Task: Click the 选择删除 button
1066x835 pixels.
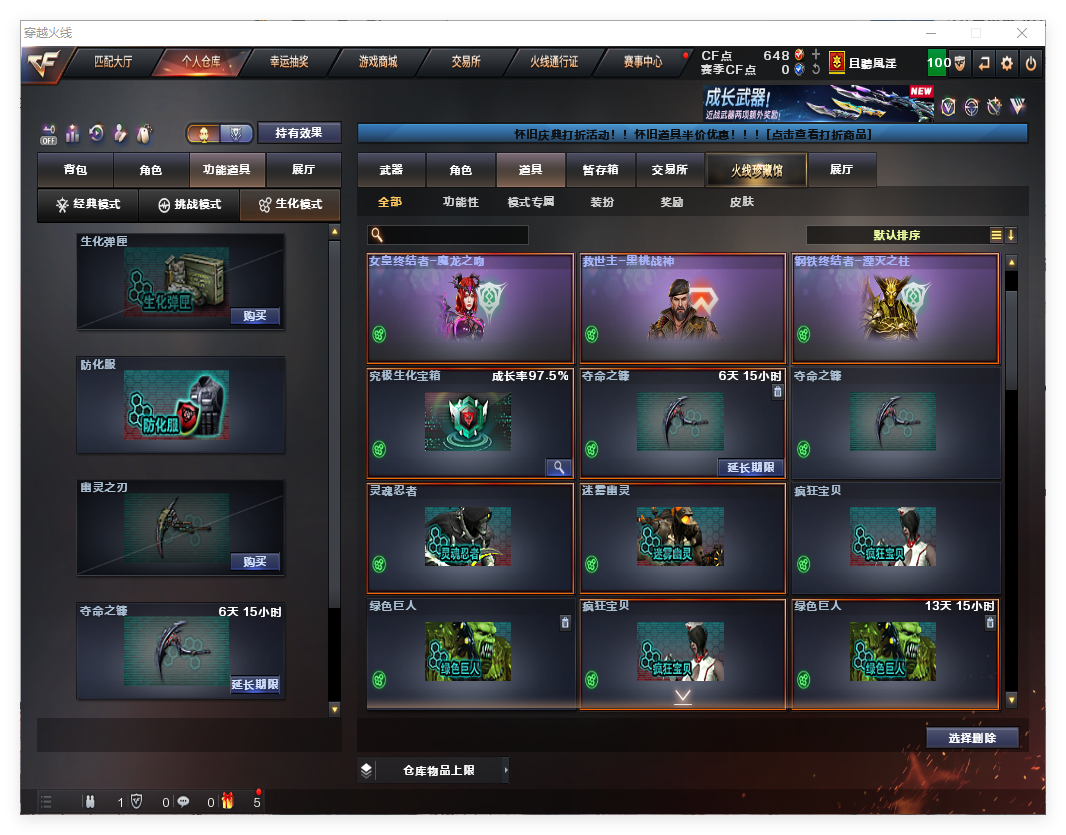Action: click(972, 738)
